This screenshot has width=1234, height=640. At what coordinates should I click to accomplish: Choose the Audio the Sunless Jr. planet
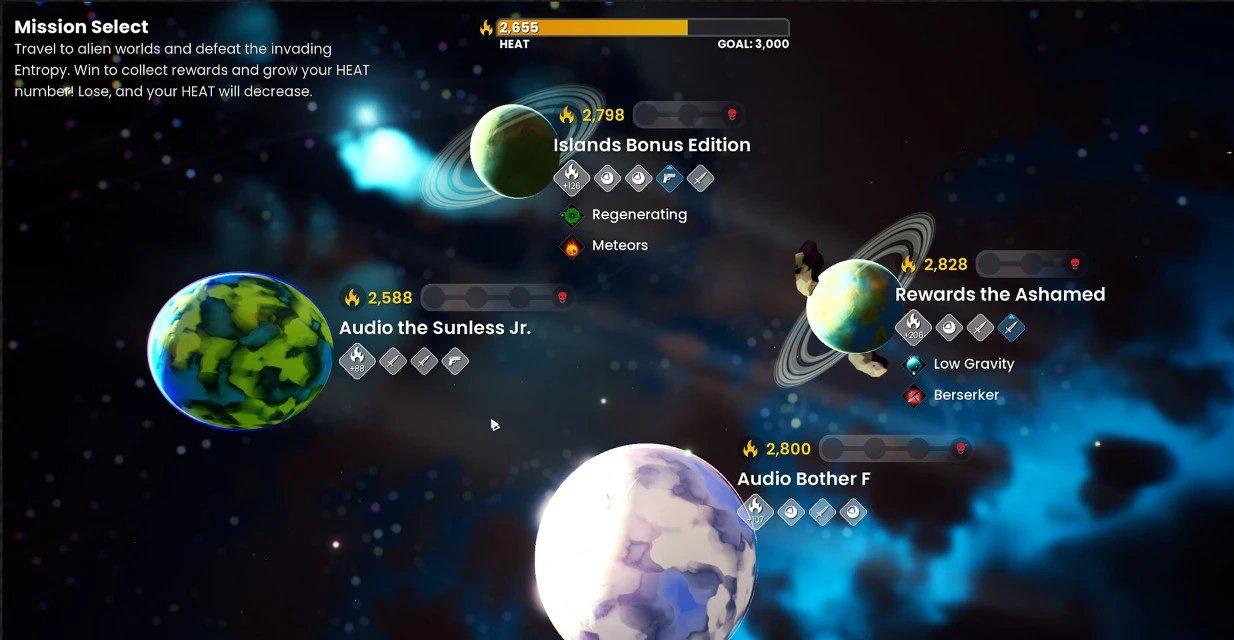pos(240,350)
